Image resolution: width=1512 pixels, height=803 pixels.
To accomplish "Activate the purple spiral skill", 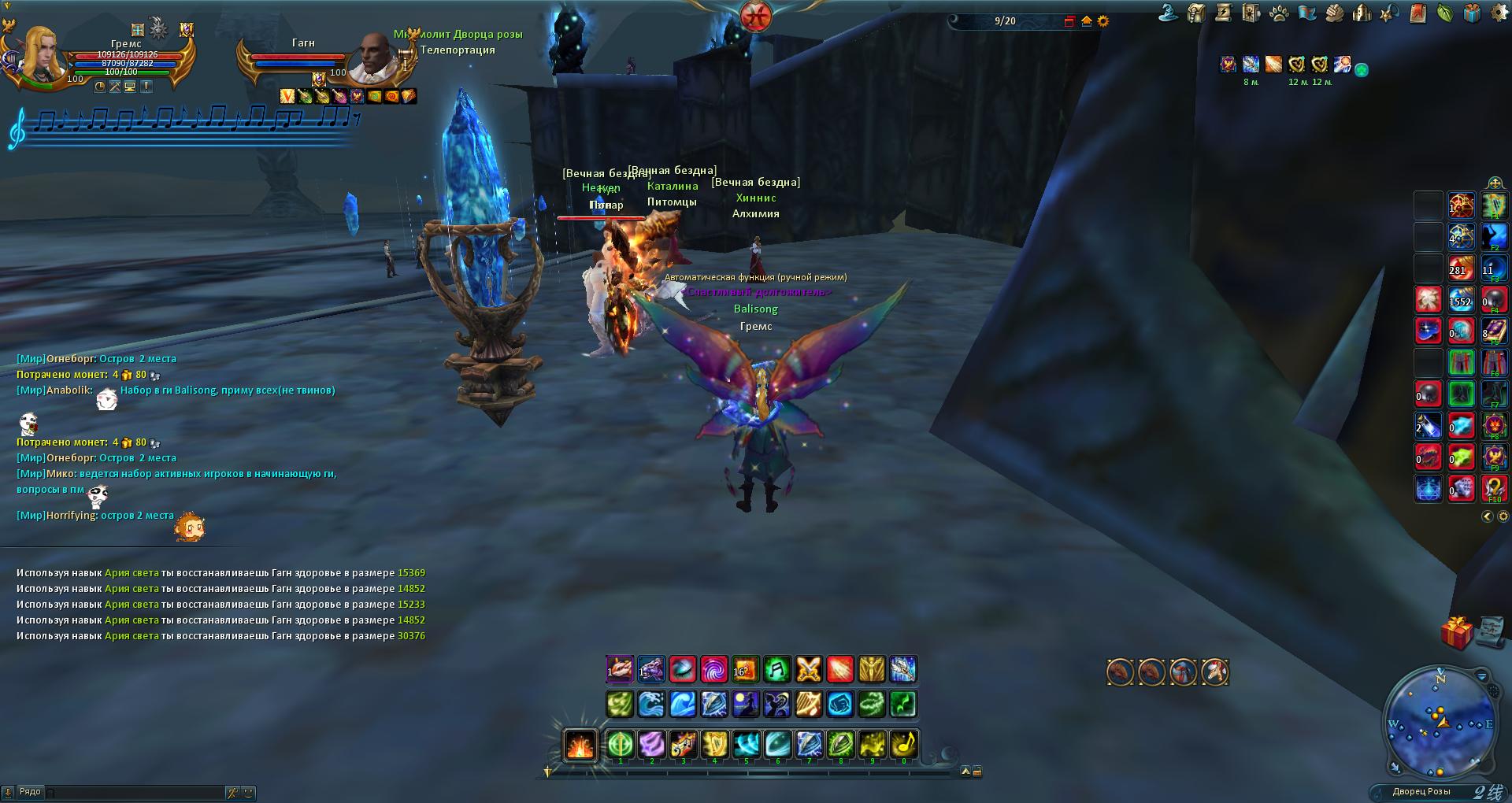I will click(x=714, y=670).
